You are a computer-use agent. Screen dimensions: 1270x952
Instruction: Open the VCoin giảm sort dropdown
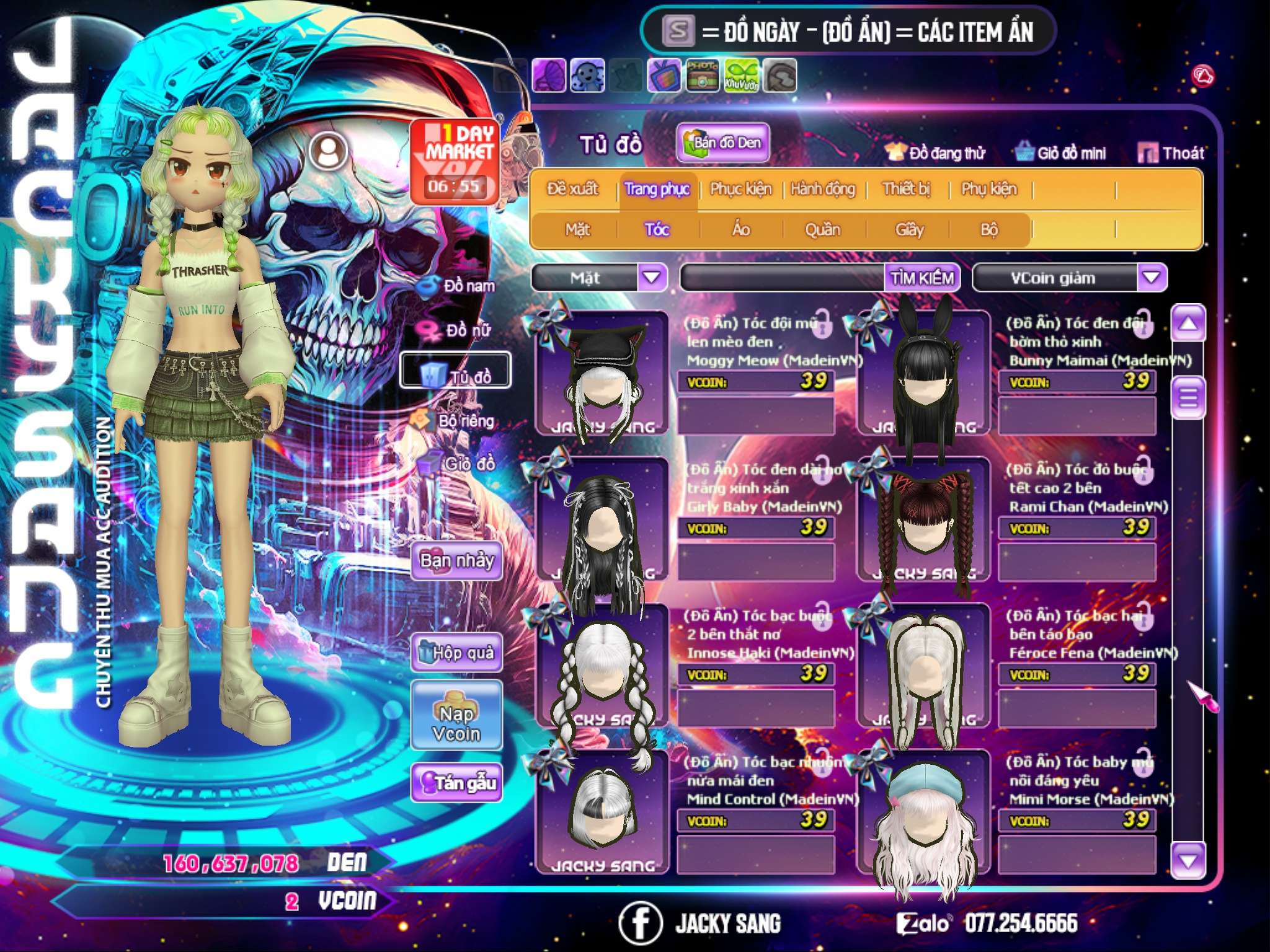[1151, 278]
